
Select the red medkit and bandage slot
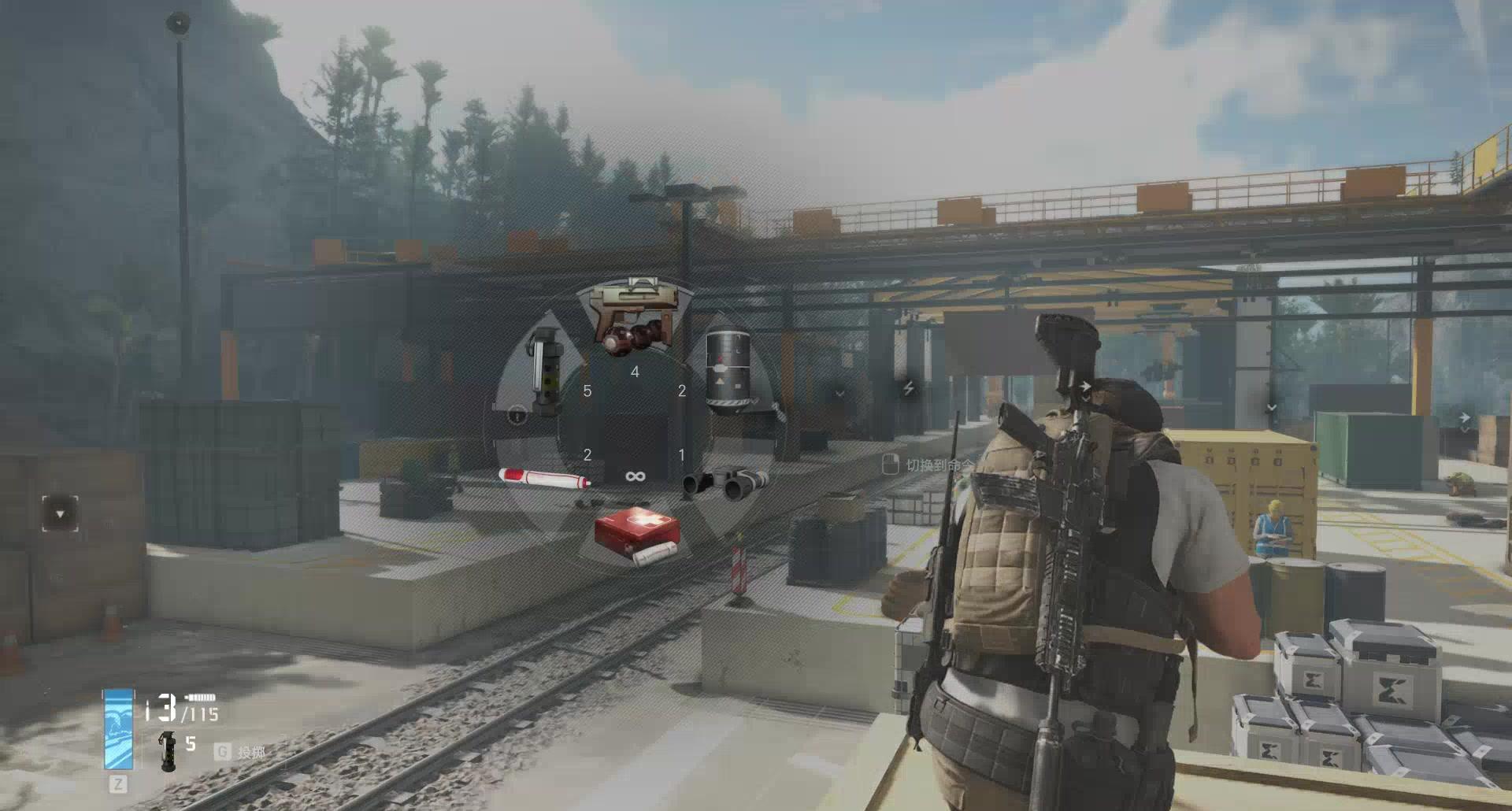(636, 536)
